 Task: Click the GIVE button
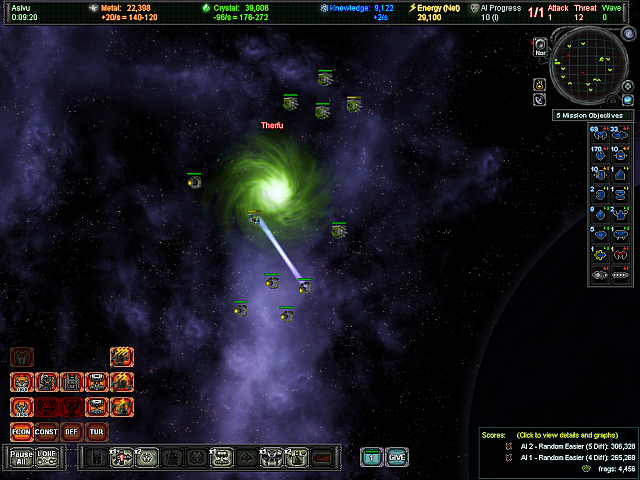(x=397, y=457)
